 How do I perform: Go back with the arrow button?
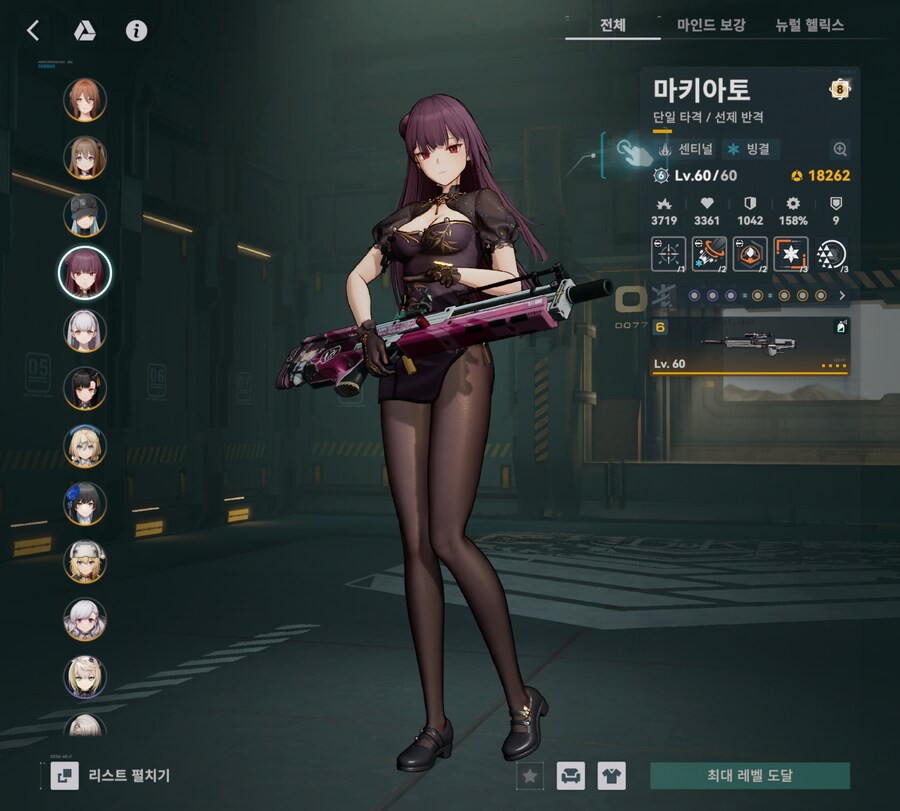tap(33, 30)
